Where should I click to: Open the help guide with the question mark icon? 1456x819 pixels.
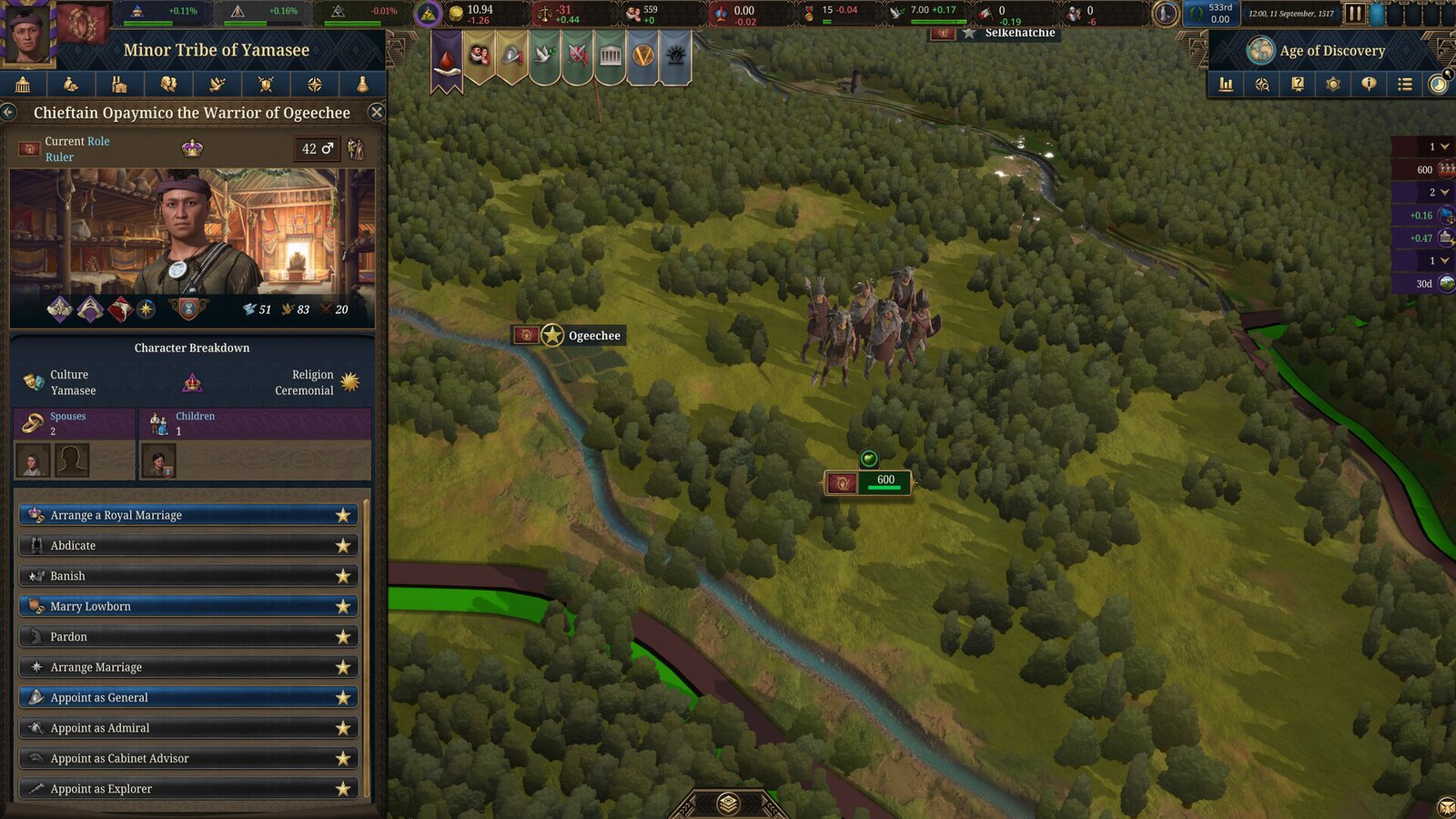(1297, 85)
